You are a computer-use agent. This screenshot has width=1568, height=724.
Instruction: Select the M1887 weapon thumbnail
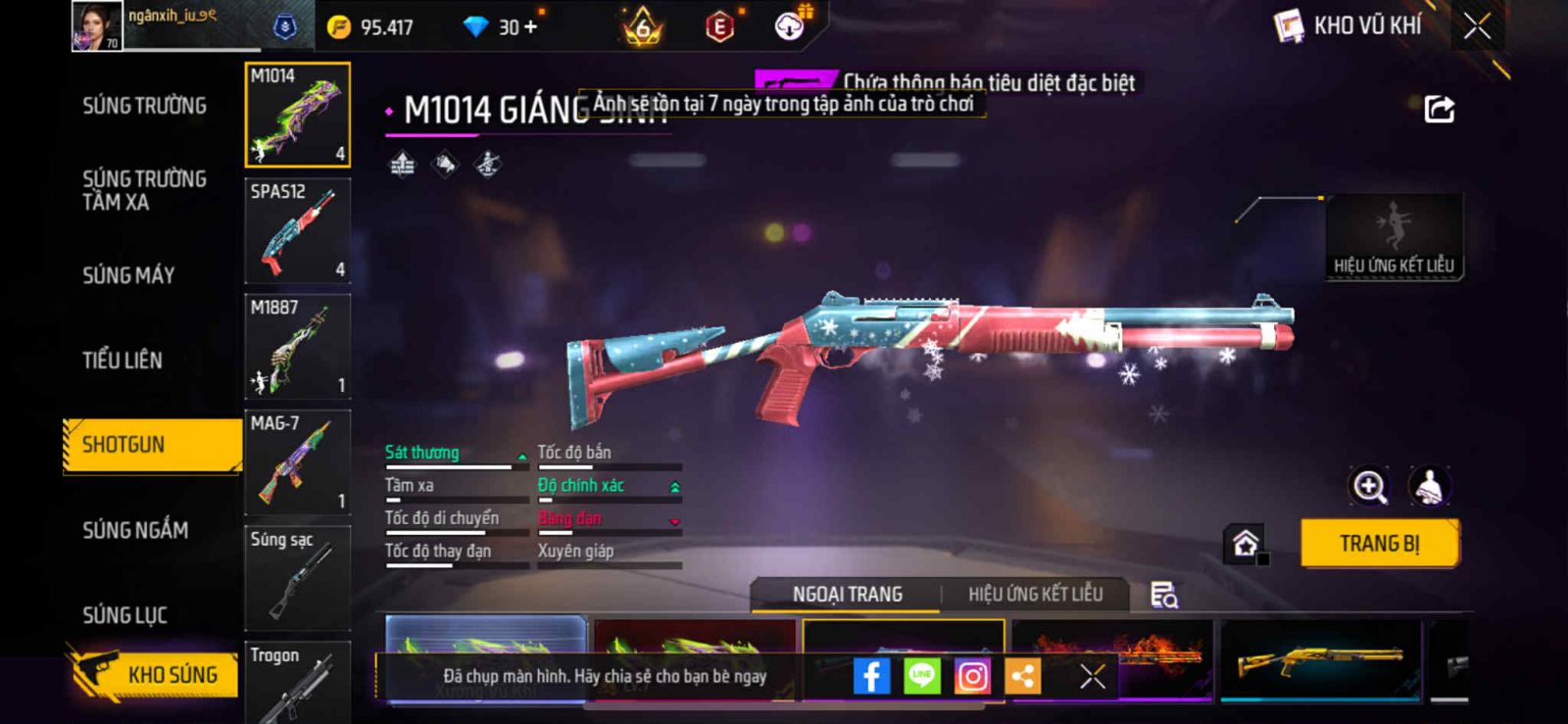point(297,346)
